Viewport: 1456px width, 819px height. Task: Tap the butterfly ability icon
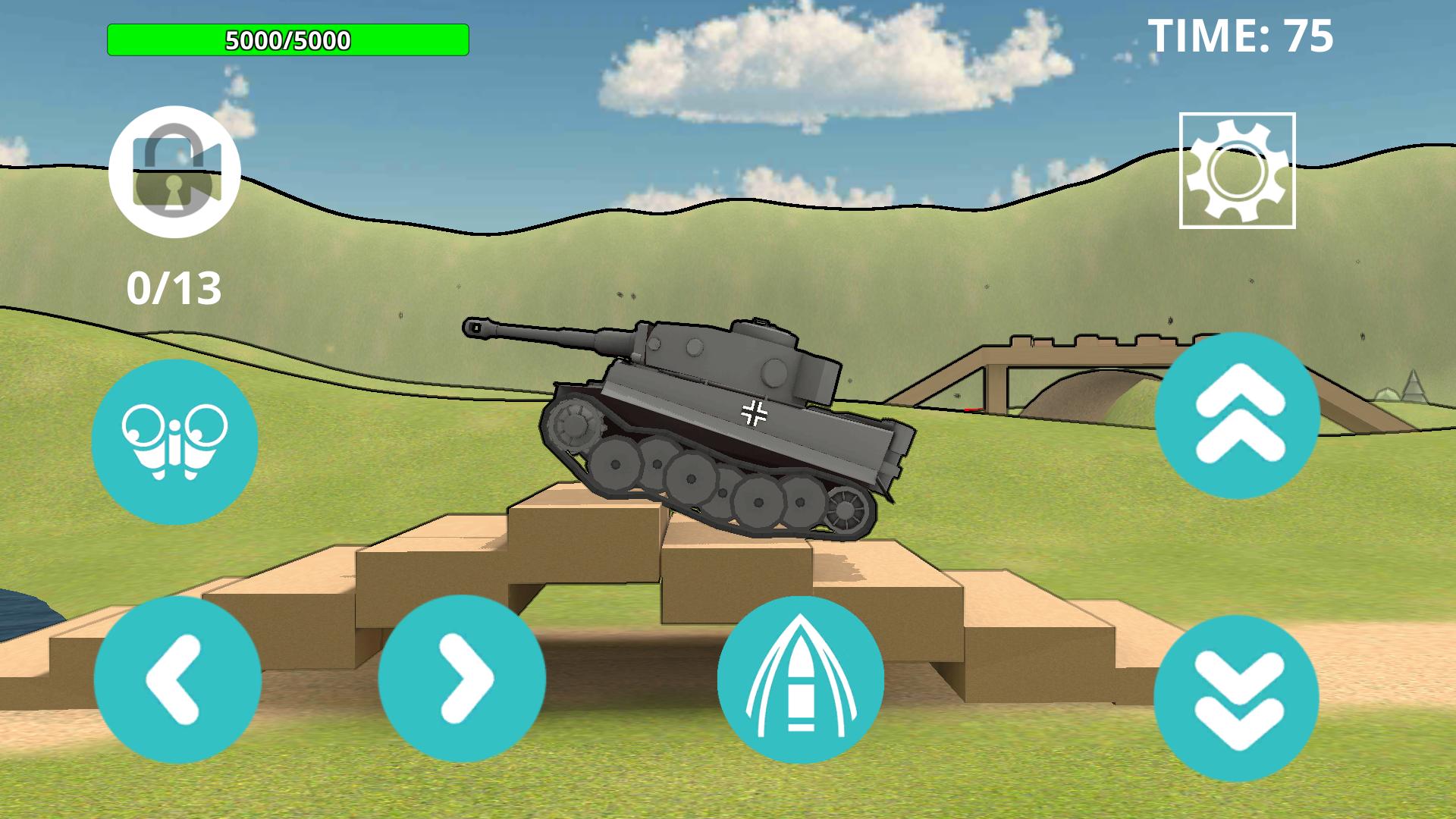click(x=176, y=442)
